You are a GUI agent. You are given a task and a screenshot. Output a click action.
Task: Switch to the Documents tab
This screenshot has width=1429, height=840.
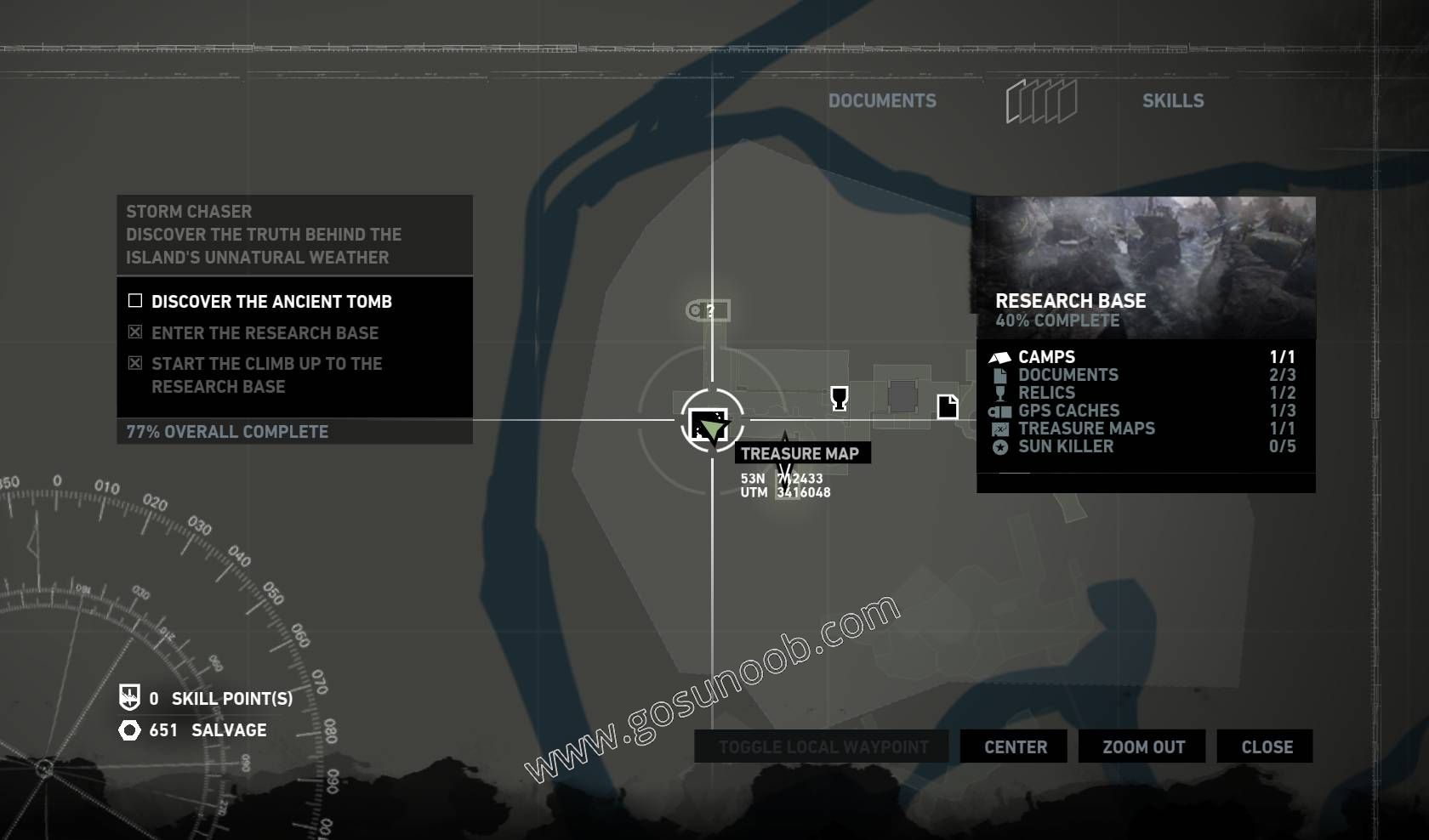pyautogui.click(x=883, y=100)
